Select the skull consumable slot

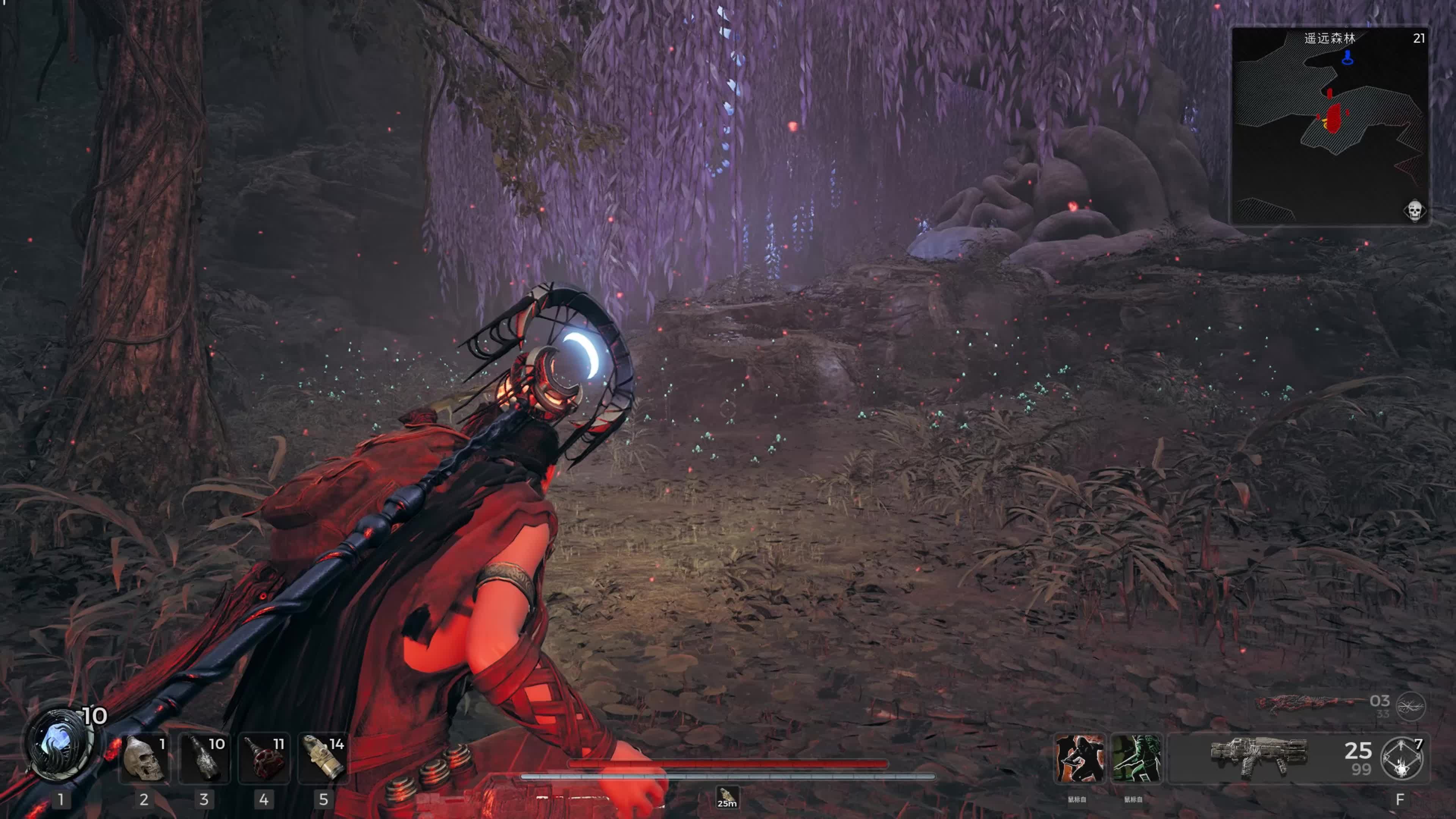click(x=144, y=758)
